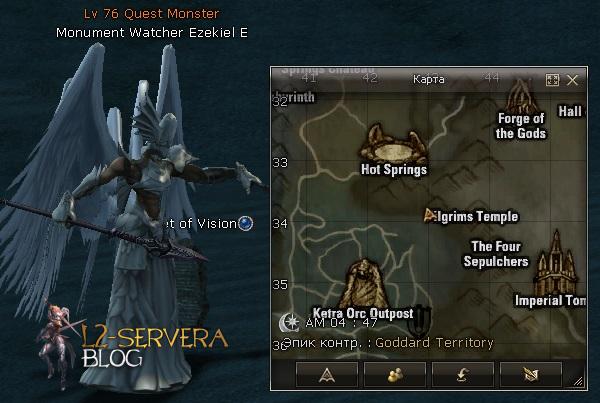Maximize the map window

(x=552, y=79)
